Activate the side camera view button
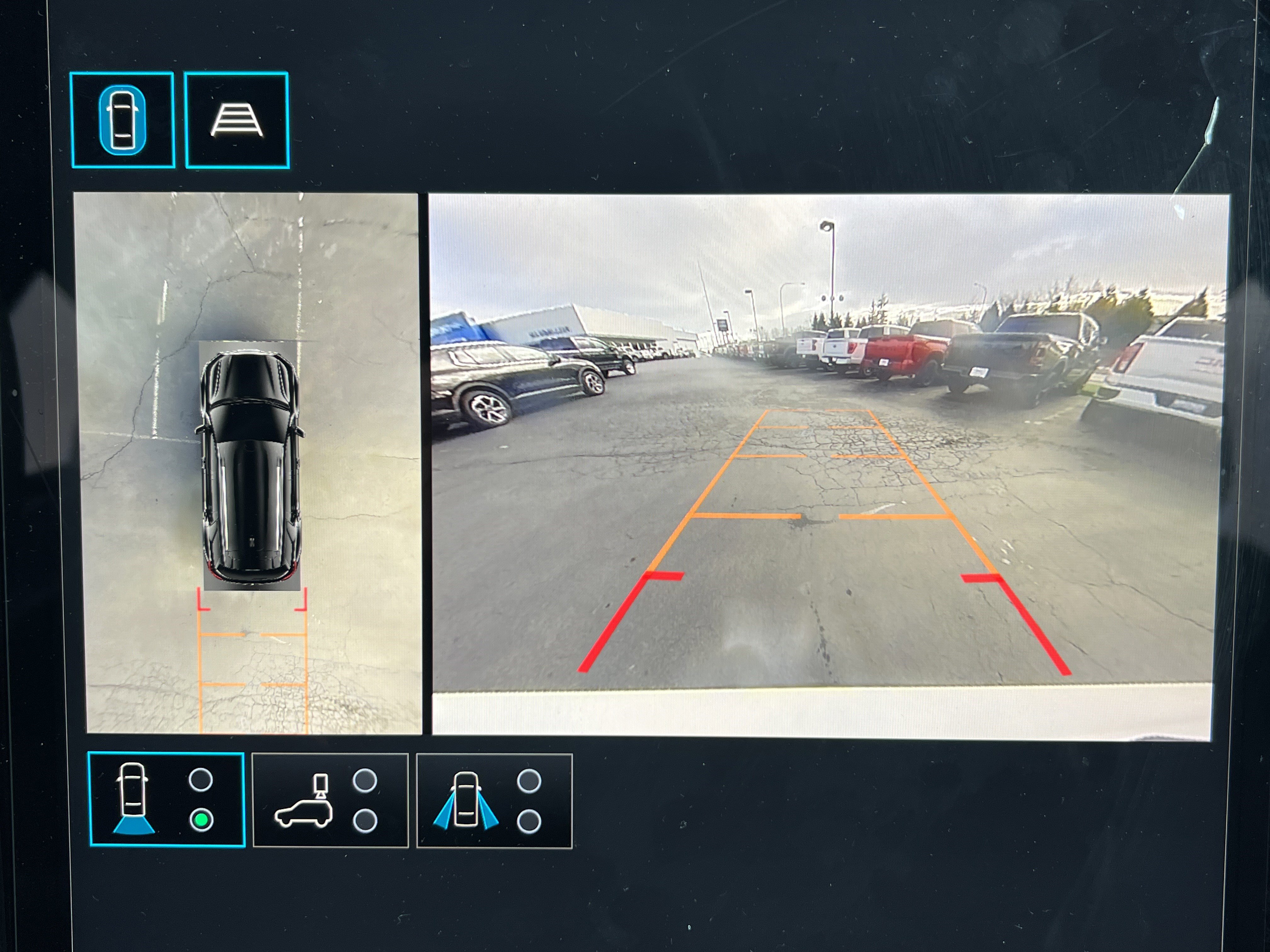1270x952 pixels. click(x=494, y=801)
